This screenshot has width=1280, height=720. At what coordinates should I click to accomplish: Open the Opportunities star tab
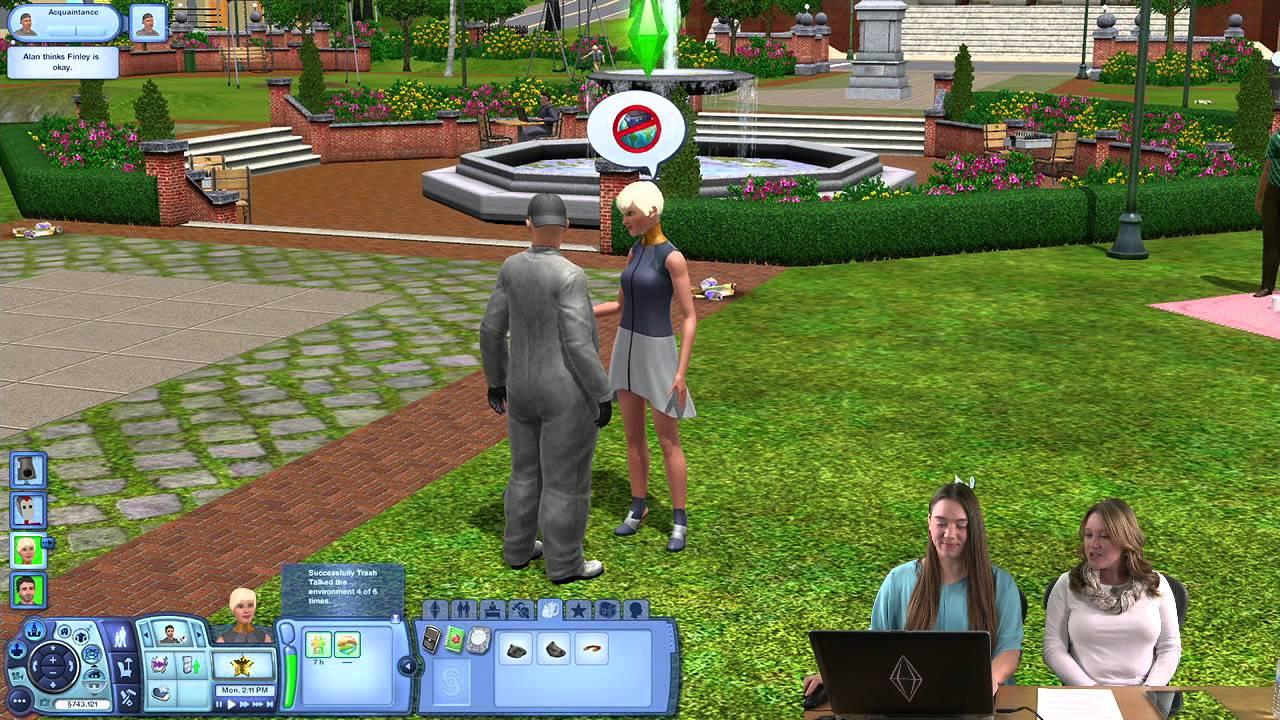[x=578, y=610]
